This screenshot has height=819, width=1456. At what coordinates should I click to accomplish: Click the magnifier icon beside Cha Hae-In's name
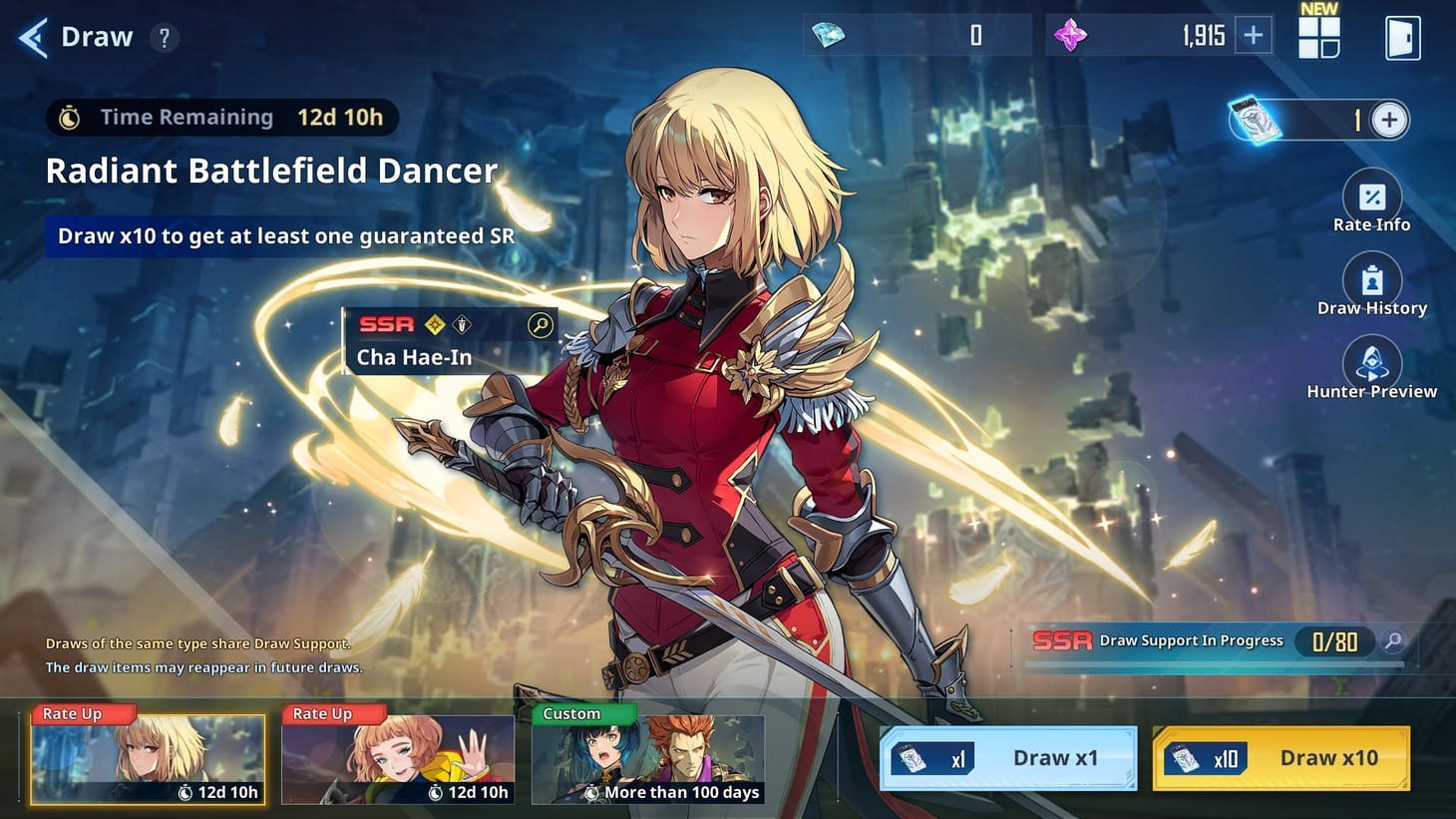(540, 325)
